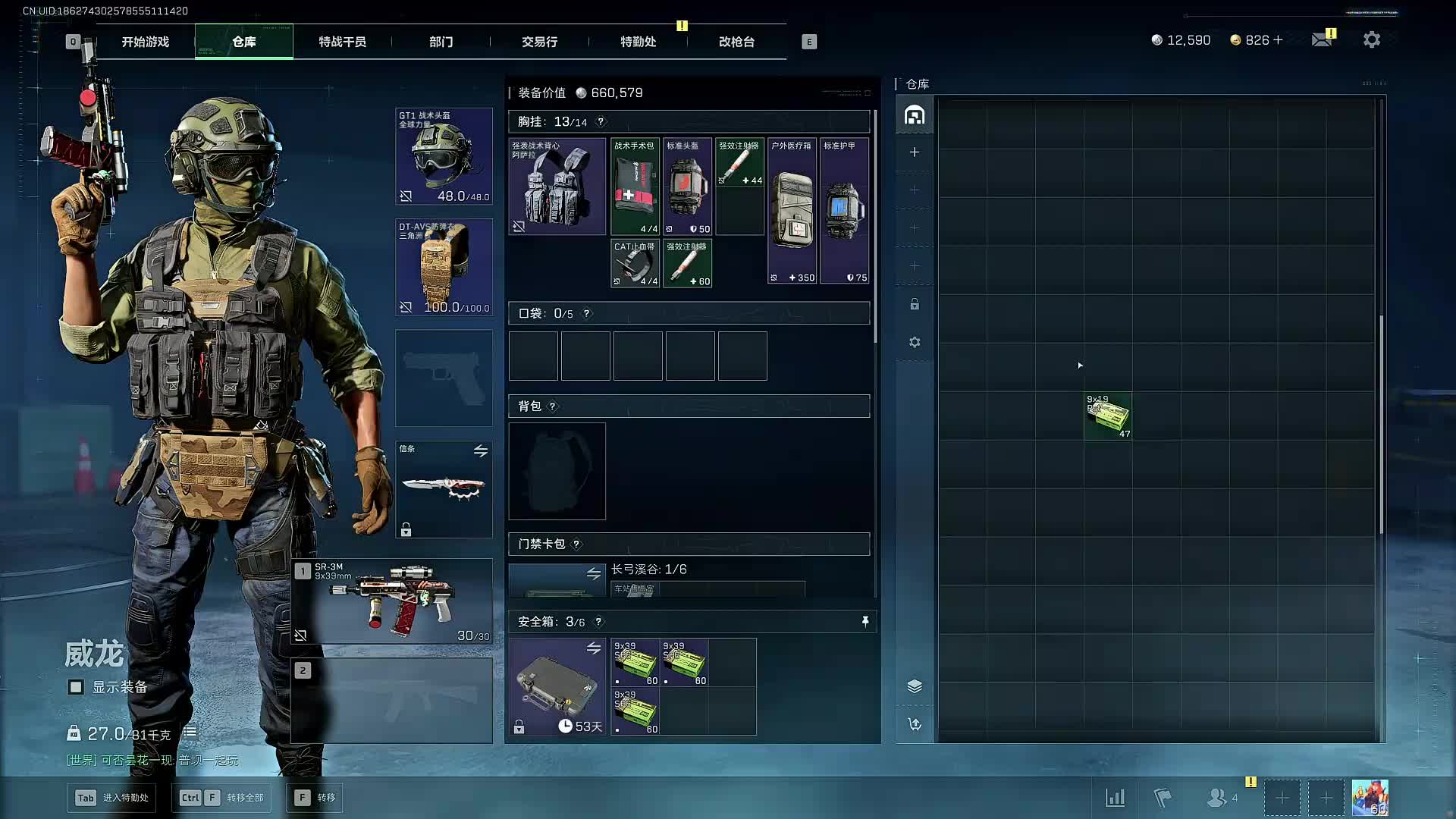Open the 交易行 auction house tab

539,42
